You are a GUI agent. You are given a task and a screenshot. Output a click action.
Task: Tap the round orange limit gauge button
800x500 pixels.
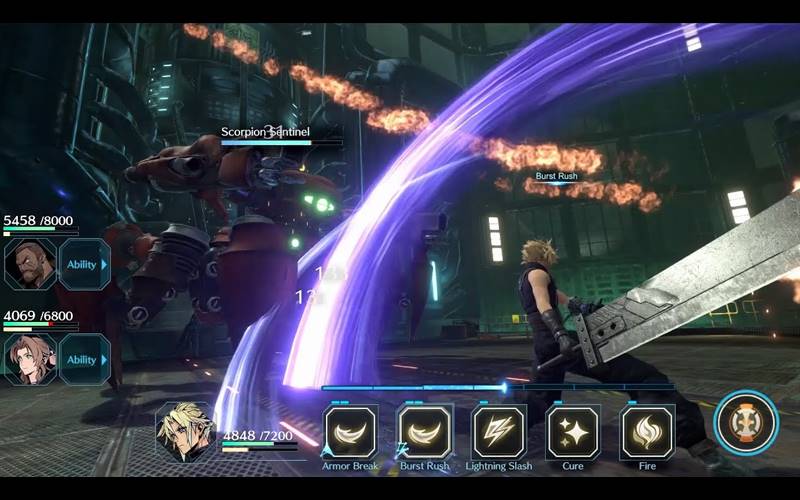click(x=746, y=423)
